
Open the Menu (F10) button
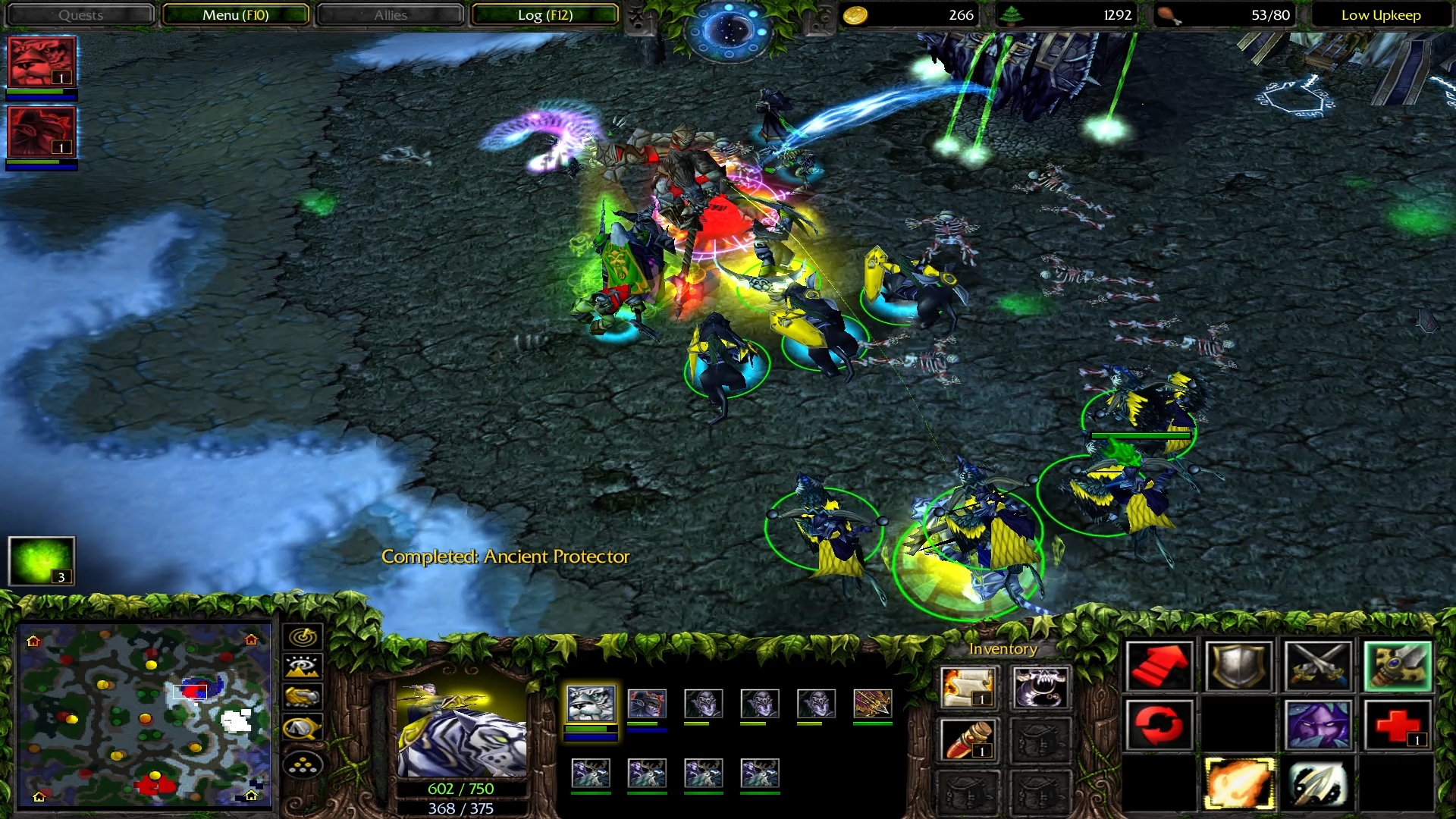coord(235,15)
